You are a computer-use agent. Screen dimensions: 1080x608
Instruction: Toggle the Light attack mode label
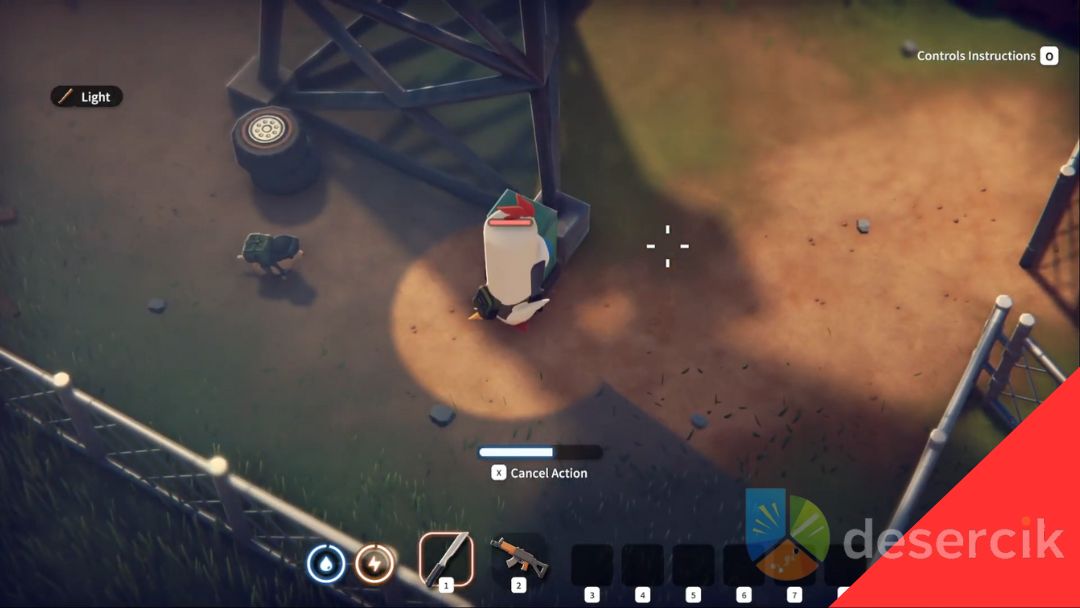(x=87, y=97)
